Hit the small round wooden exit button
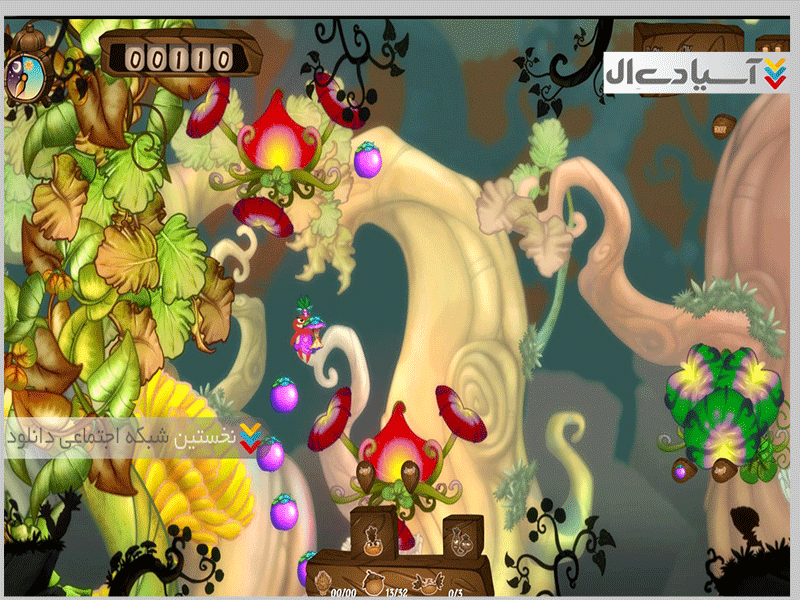The width and height of the screenshot is (800, 600). (x=722, y=125)
